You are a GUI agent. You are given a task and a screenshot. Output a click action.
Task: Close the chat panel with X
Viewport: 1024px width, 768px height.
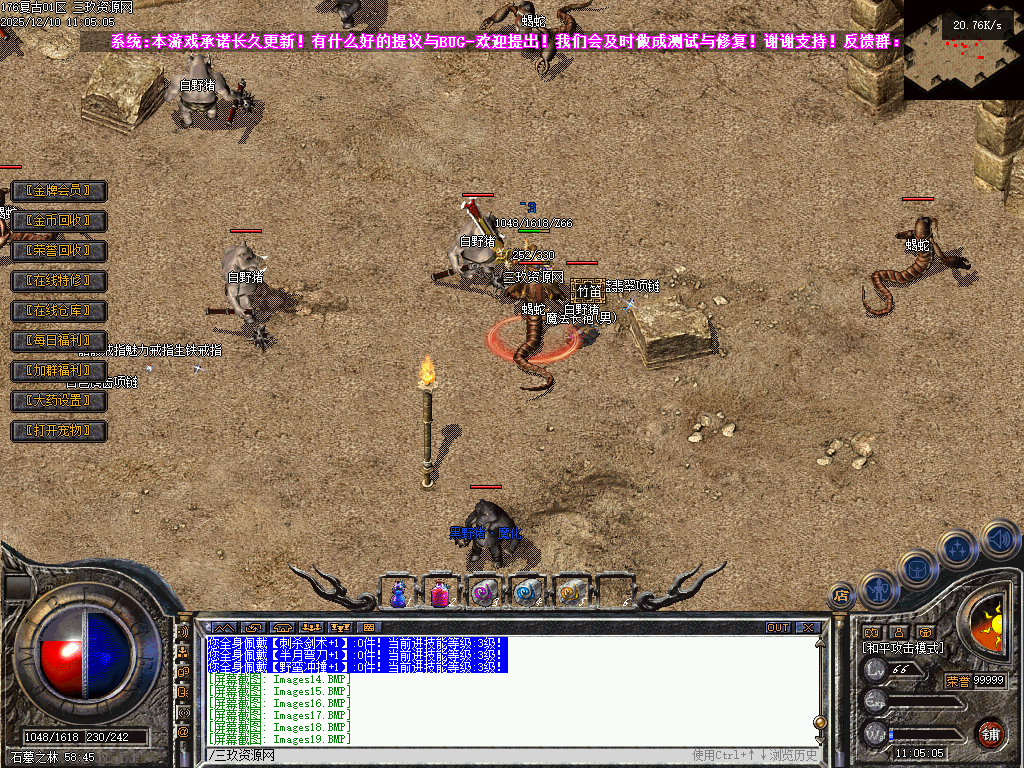coord(808,628)
